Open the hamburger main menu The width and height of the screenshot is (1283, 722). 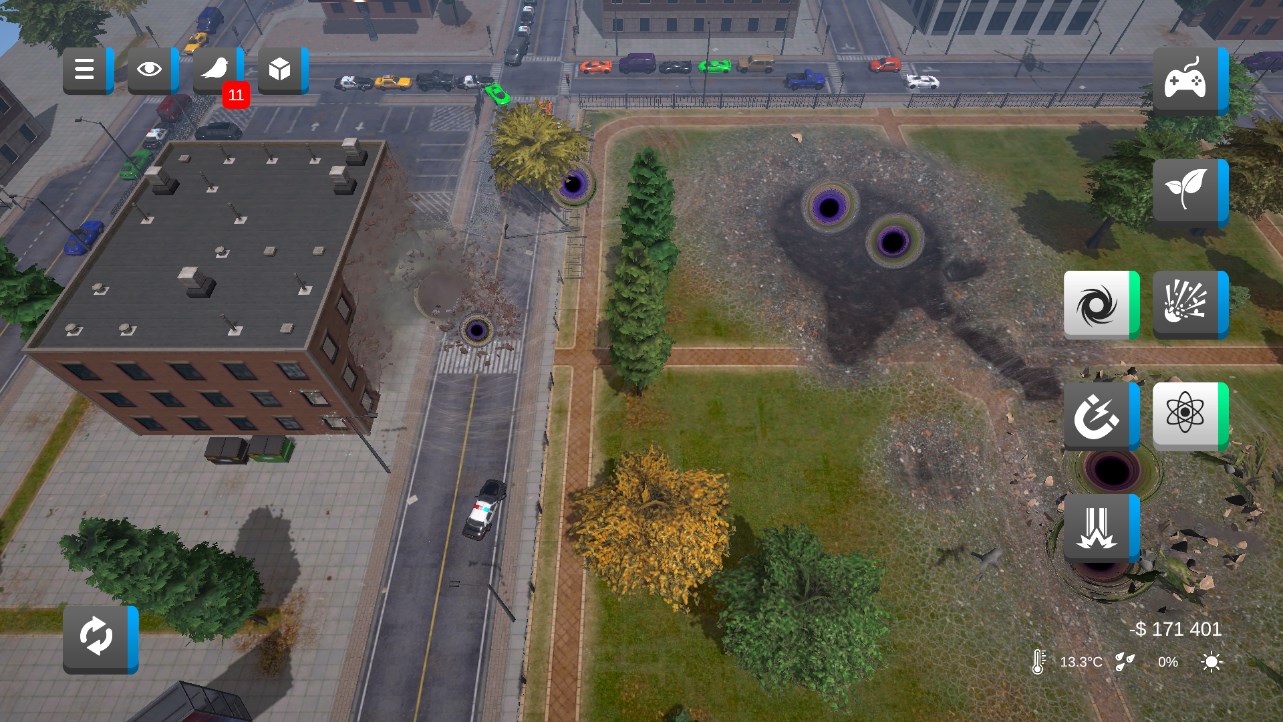pos(86,70)
